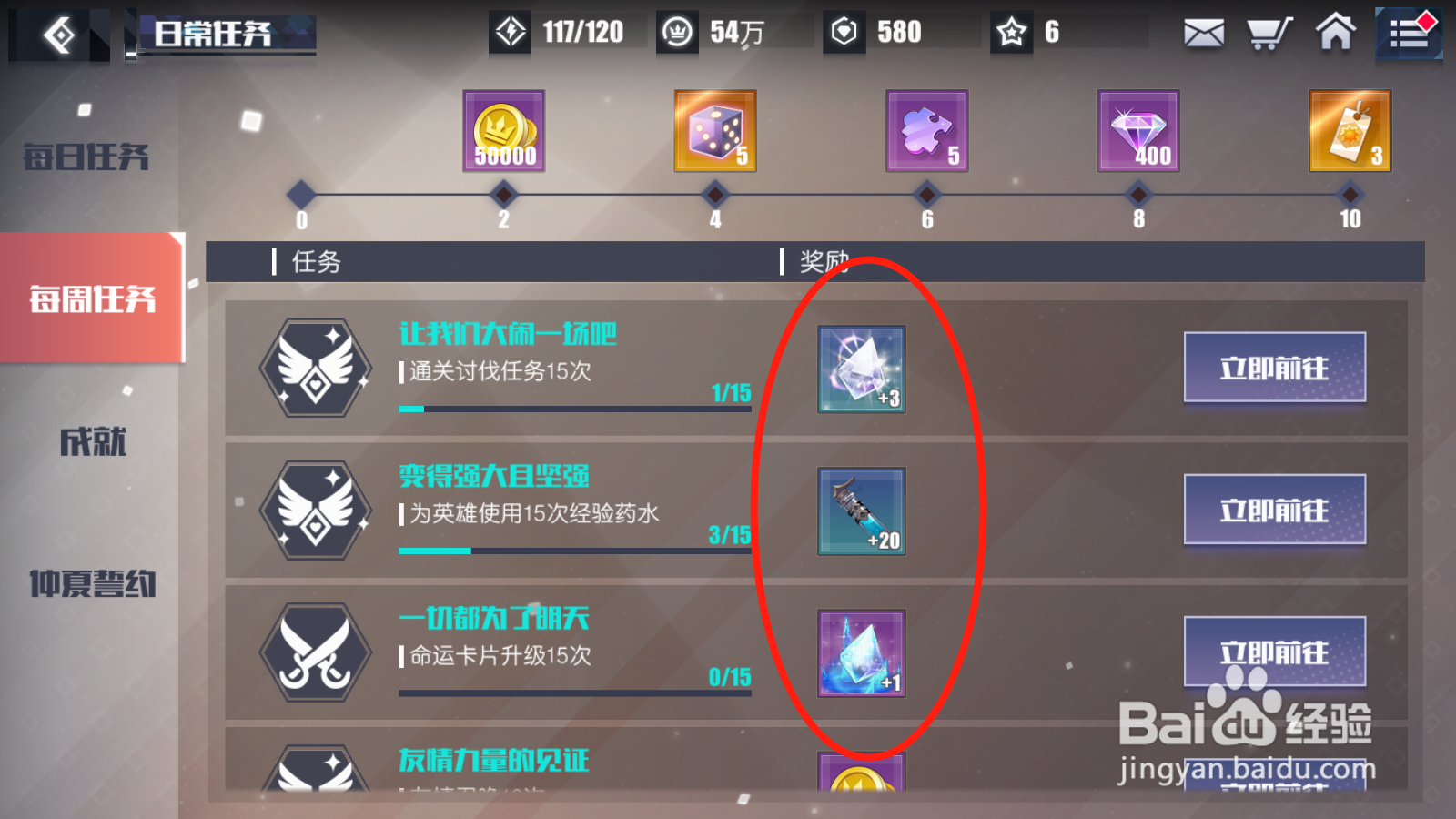
Task: Click the +20 experience potion reward icon
Action: 861,511
